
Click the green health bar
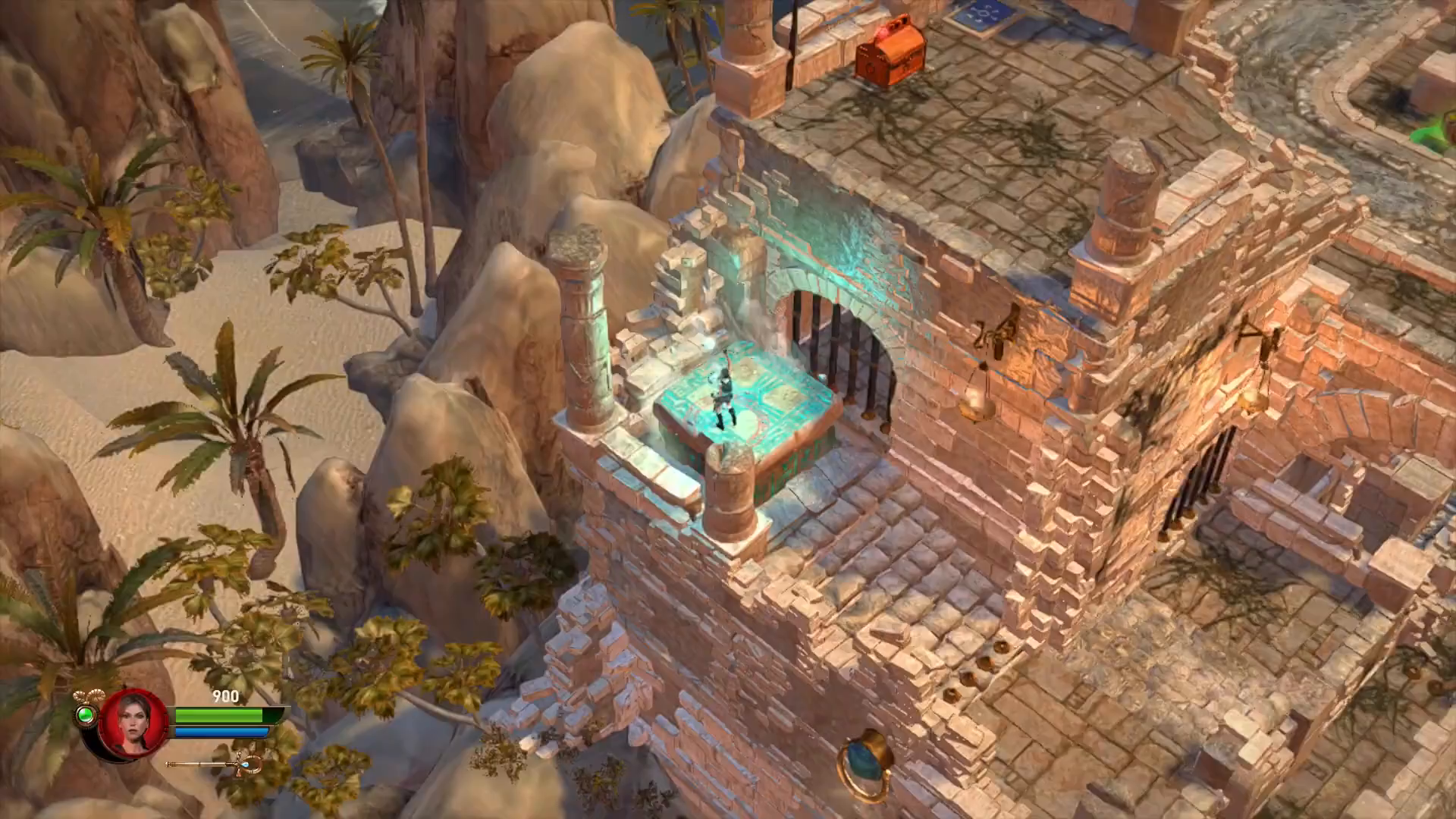coord(220,715)
